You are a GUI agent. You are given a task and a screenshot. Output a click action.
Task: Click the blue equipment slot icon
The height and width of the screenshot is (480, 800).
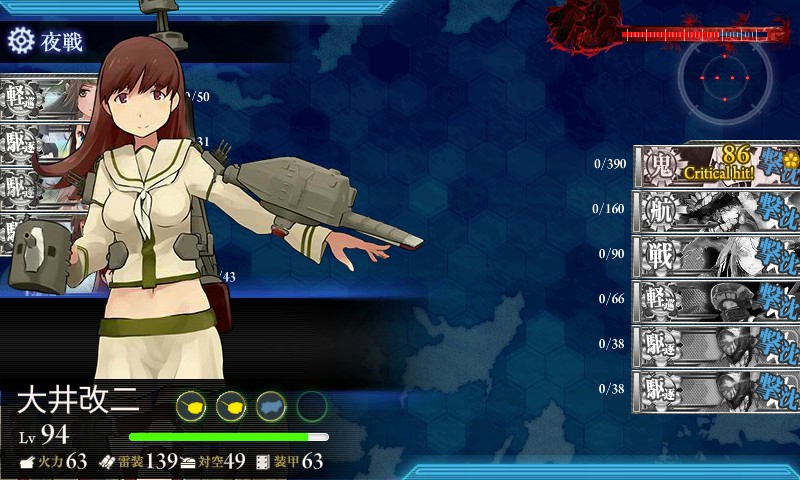point(271,406)
